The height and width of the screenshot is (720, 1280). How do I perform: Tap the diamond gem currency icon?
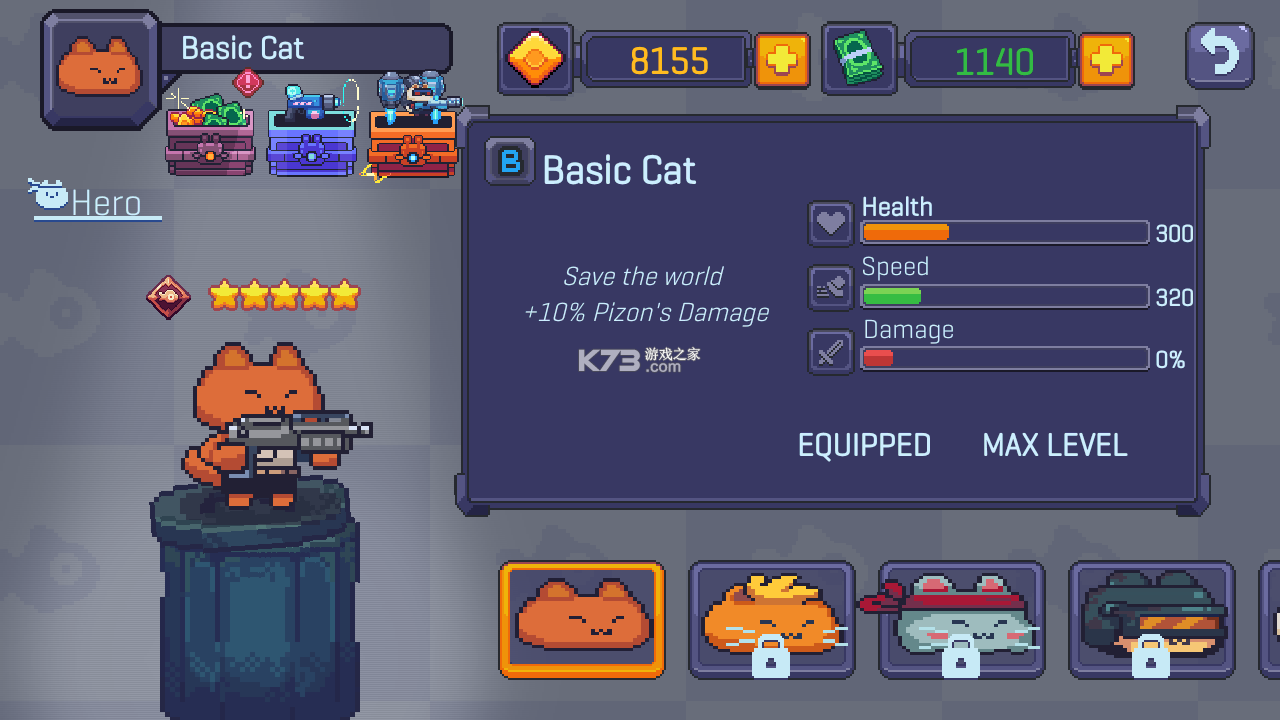point(535,59)
